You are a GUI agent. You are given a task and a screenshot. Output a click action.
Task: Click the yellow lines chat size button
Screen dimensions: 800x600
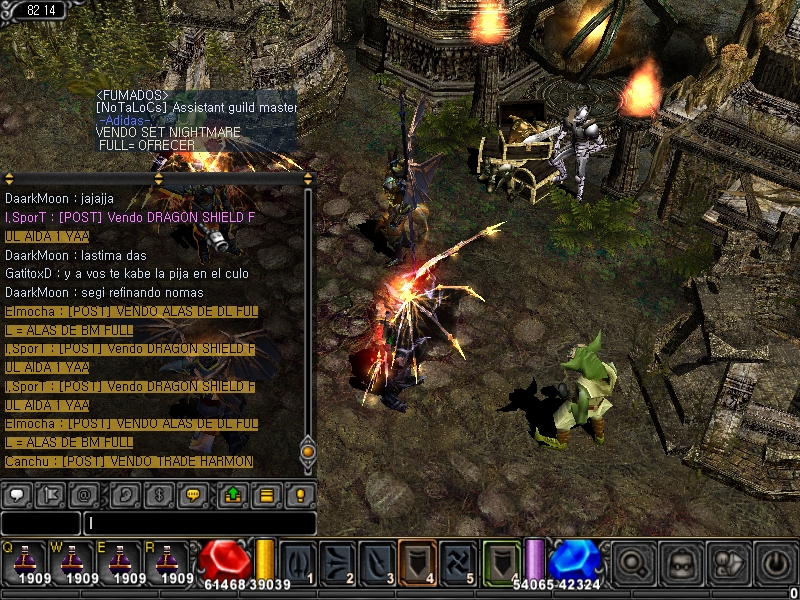(x=266, y=494)
